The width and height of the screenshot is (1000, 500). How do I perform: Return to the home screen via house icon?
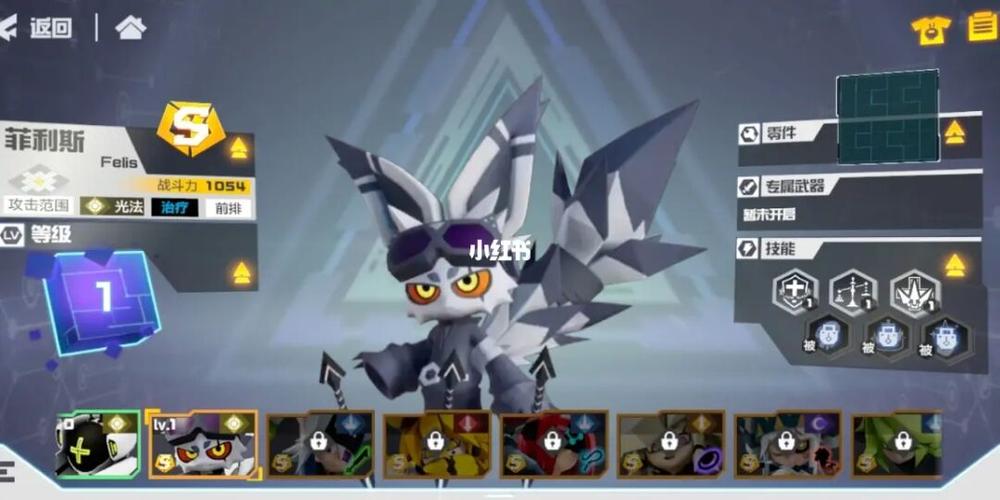pyautogui.click(x=131, y=27)
